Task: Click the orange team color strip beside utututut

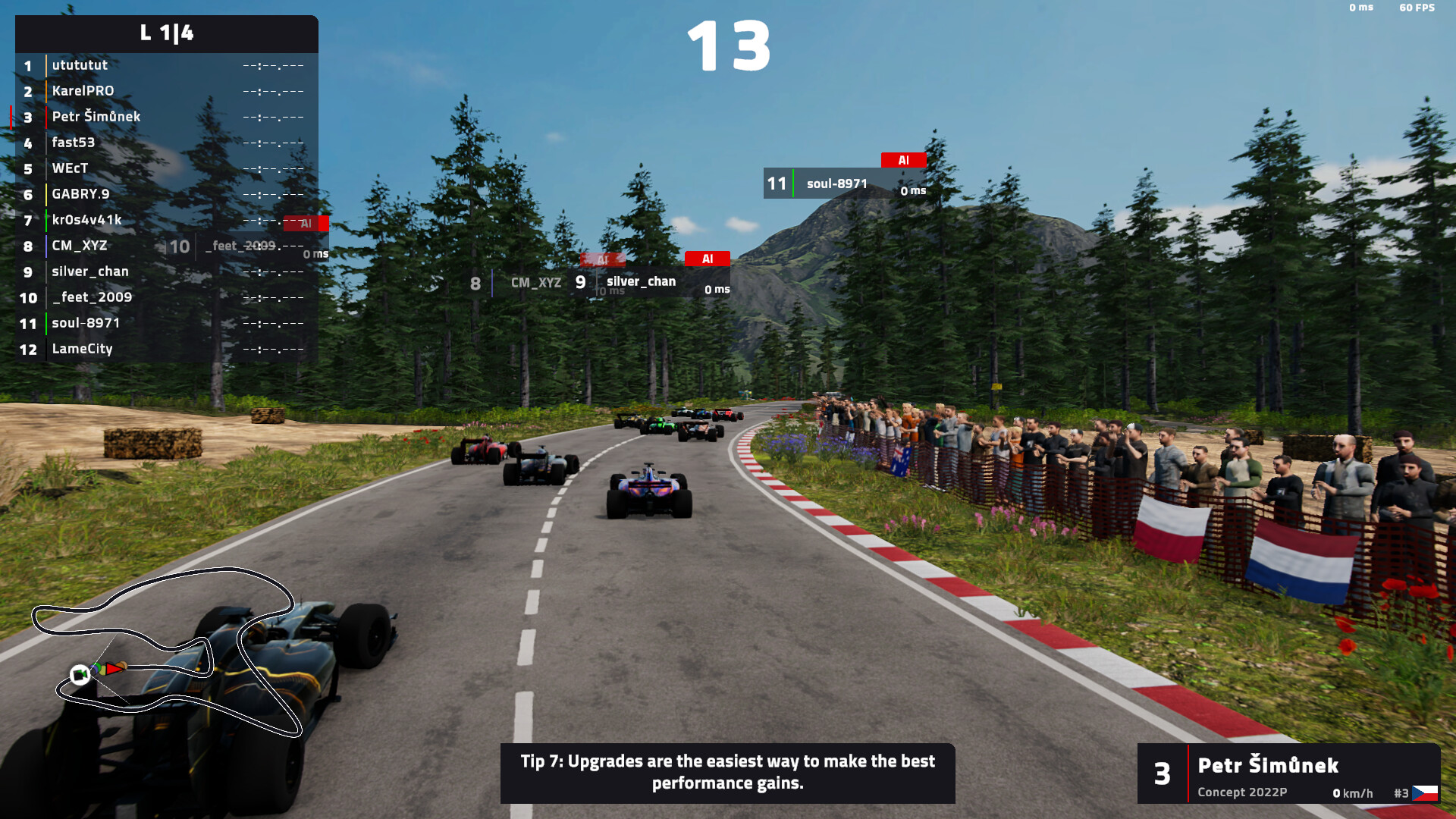Action: [45, 65]
